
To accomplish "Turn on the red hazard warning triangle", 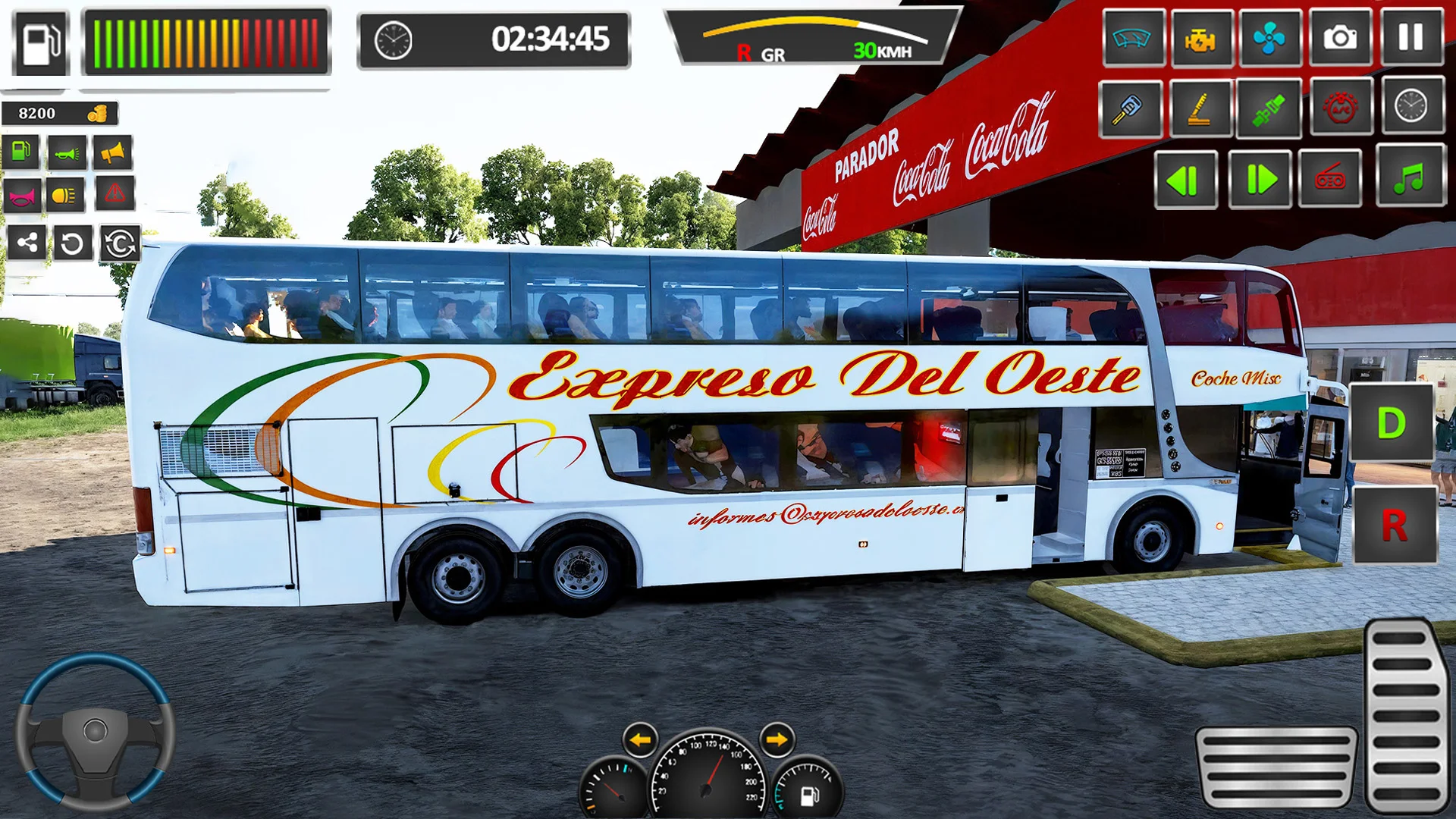I will point(115,194).
